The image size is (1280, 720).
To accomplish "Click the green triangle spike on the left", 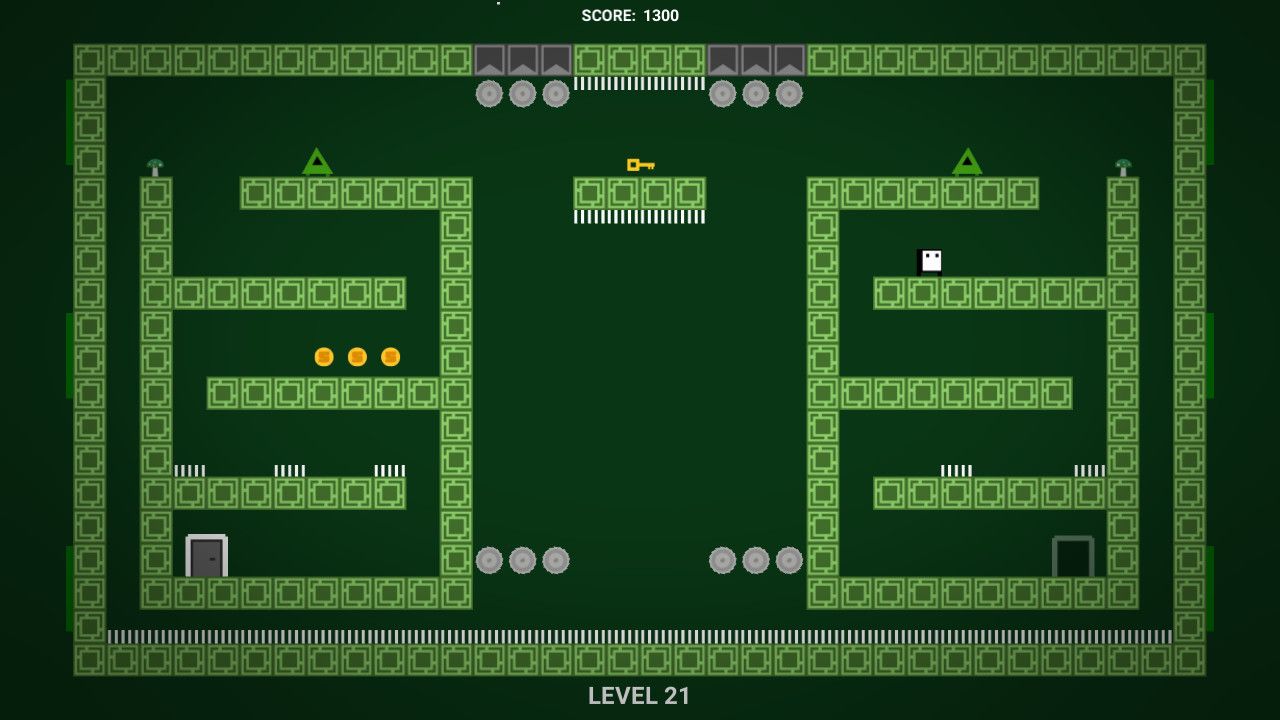I will (x=316, y=160).
